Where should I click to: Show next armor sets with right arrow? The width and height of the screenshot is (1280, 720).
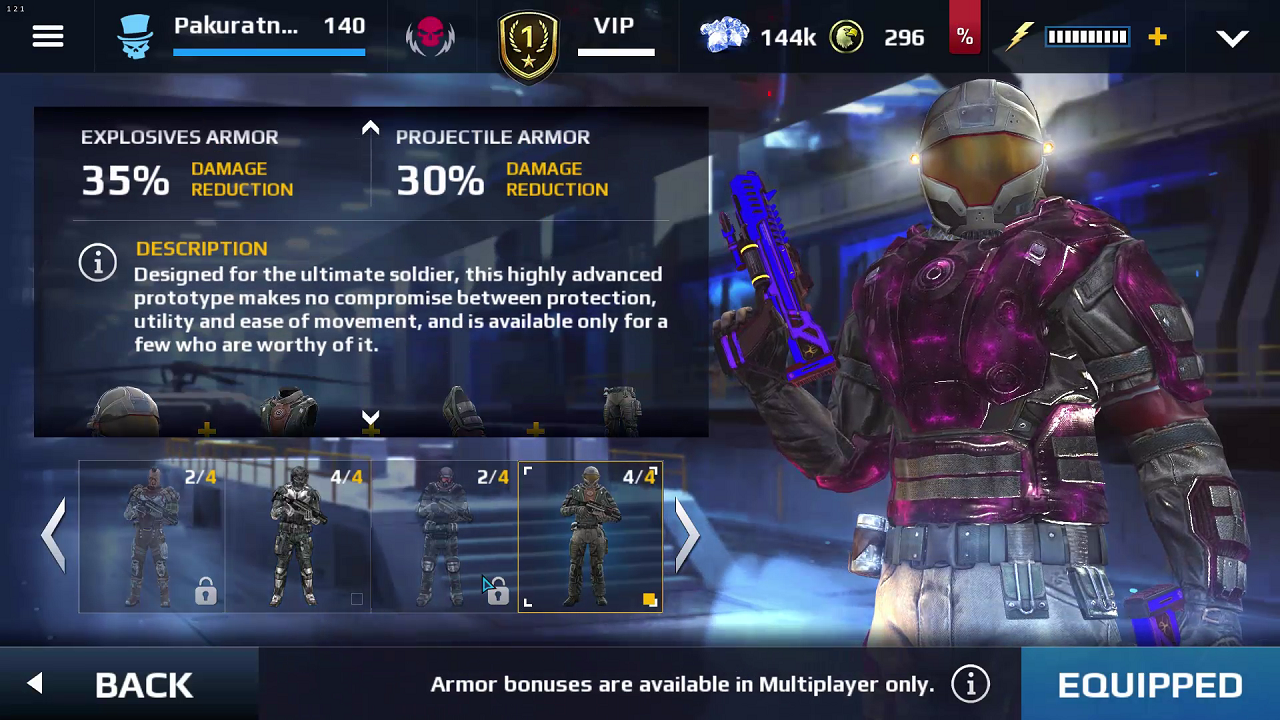[687, 535]
